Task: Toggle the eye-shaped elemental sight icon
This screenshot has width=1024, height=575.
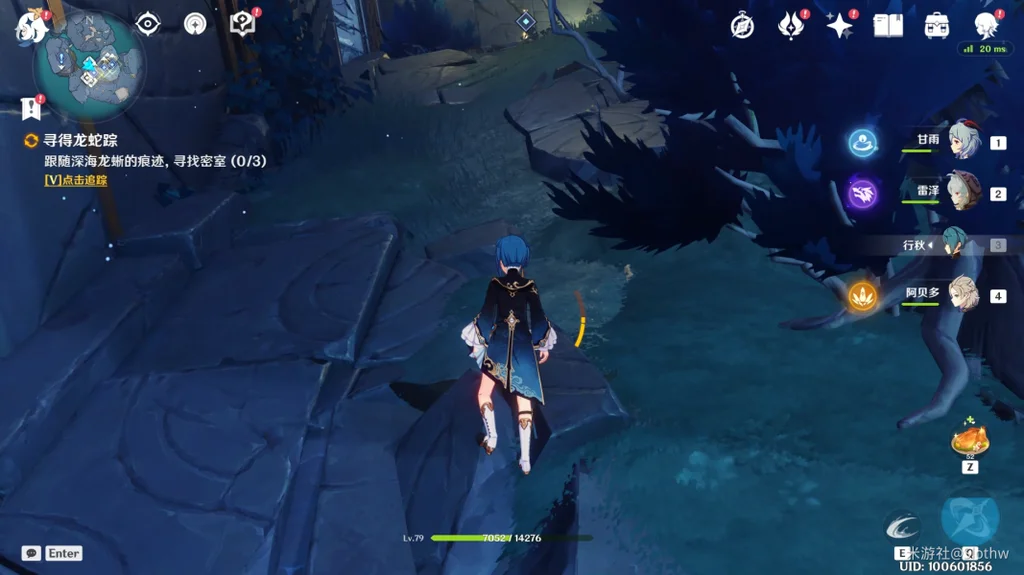Action: click(x=148, y=24)
